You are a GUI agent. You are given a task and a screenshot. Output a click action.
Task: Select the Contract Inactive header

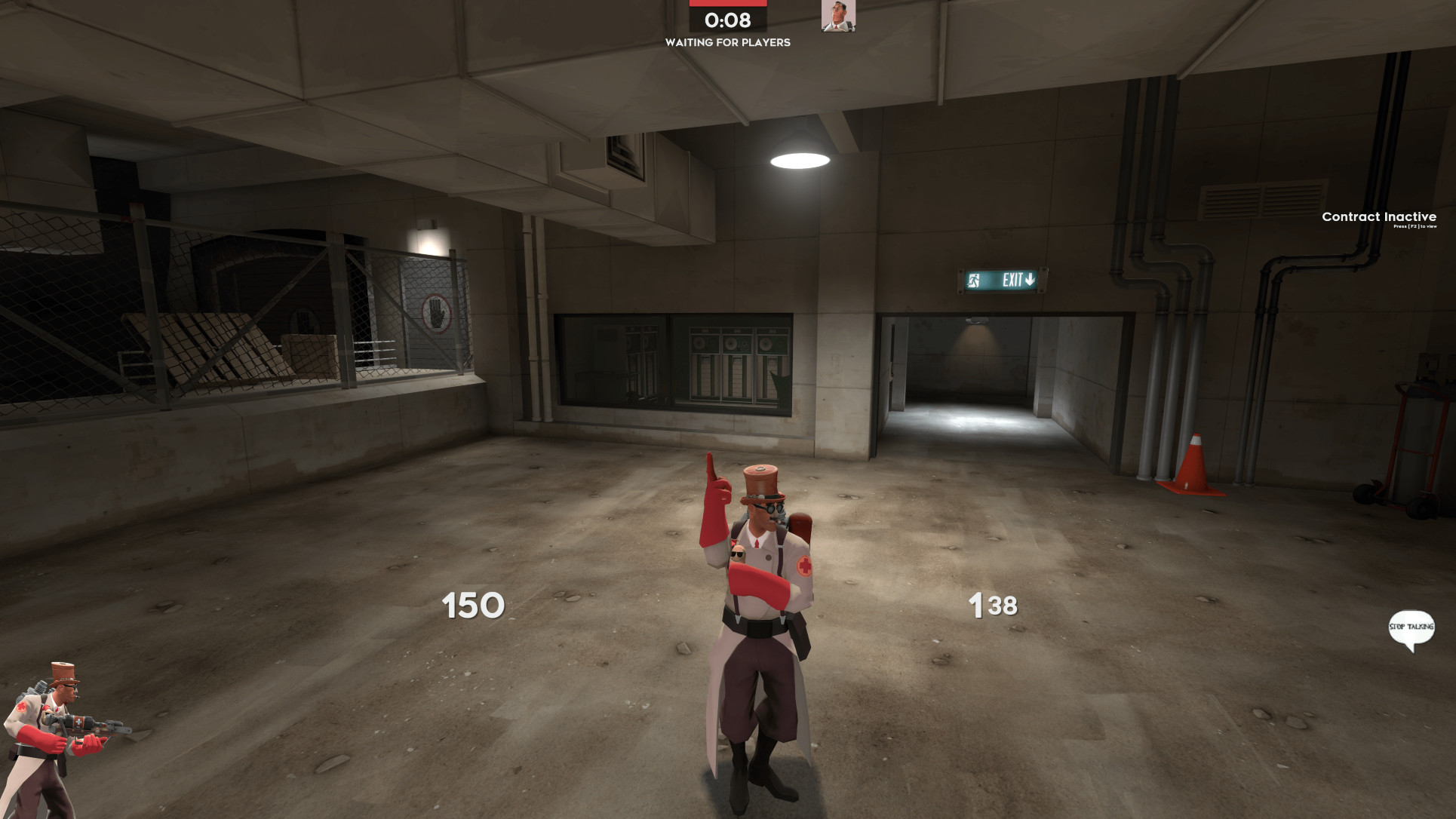coord(1378,216)
